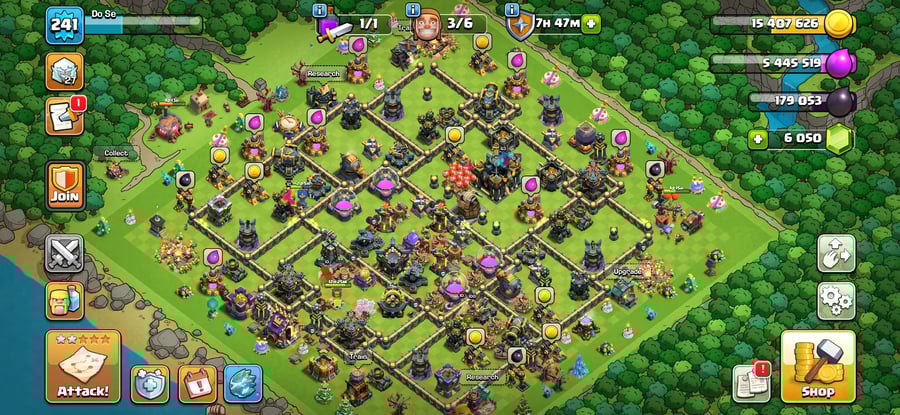Open the layout editor button above settings

[x=836, y=253]
